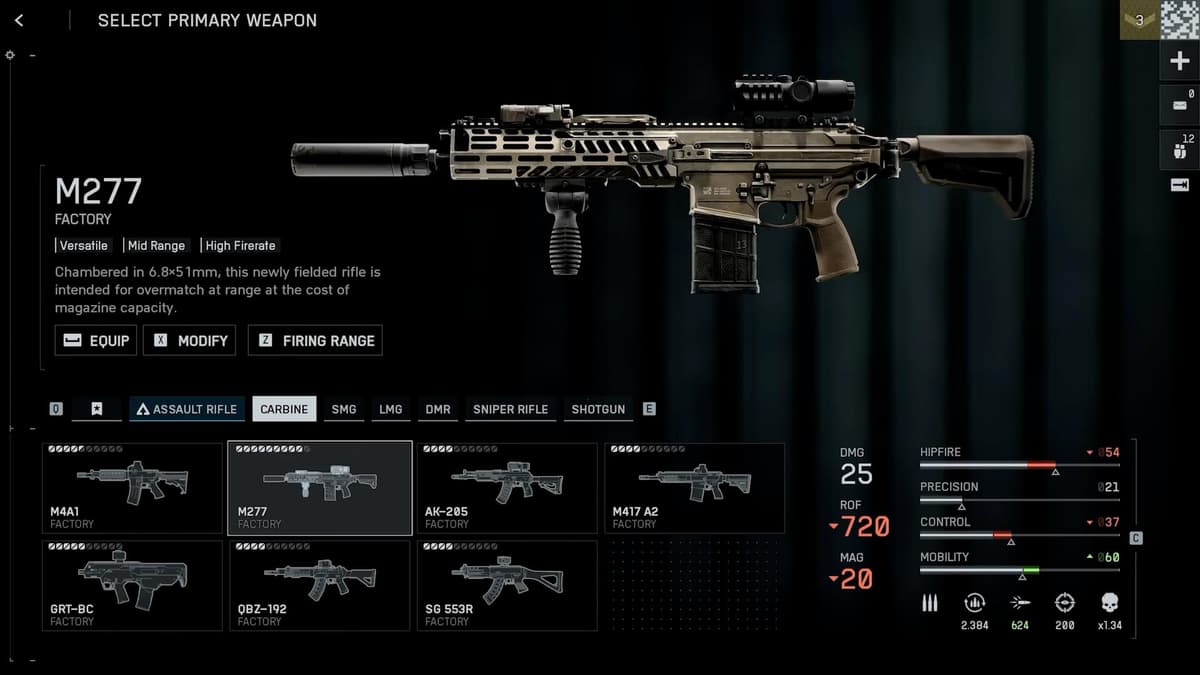Pick the GRT-BC weapon tile
The width and height of the screenshot is (1200, 675).
(x=132, y=585)
